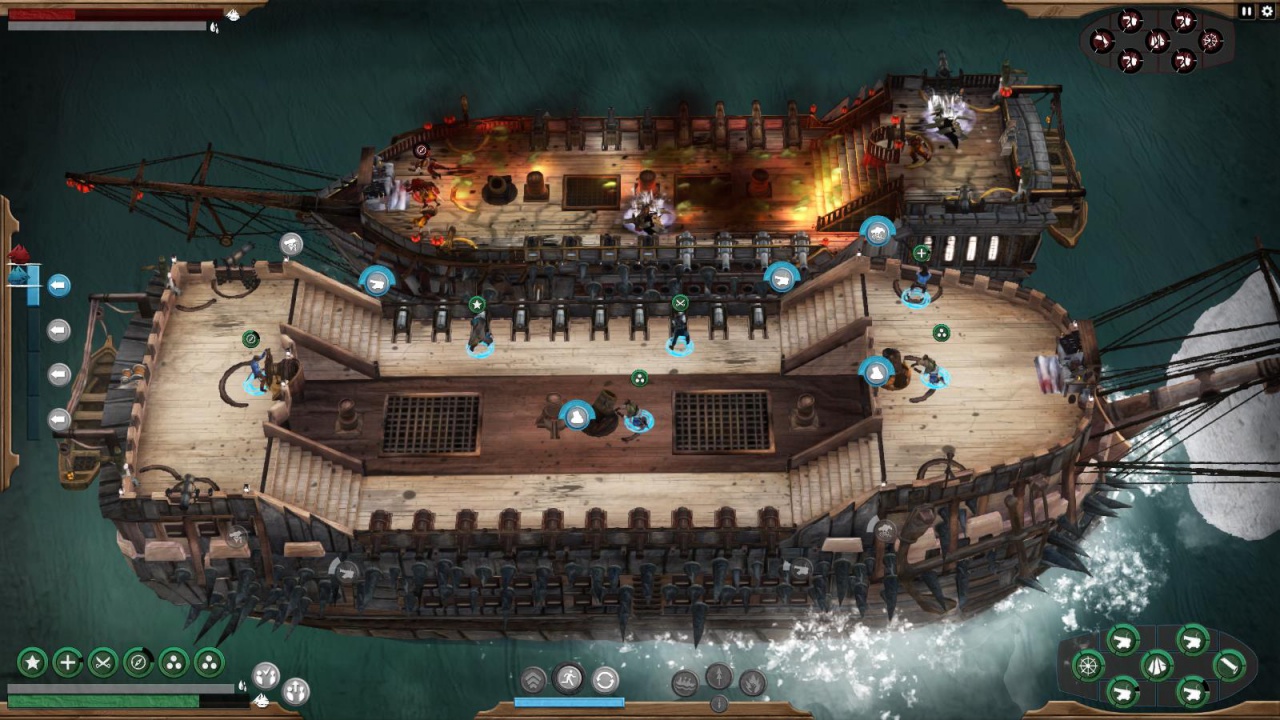Select the compass navigation order icon

[x=137, y=661]
